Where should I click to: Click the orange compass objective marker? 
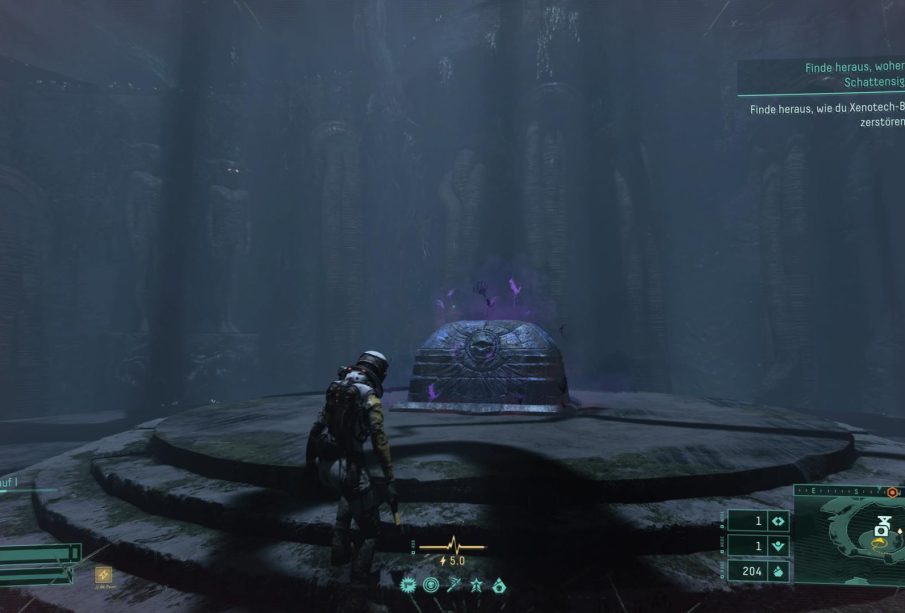890,492
